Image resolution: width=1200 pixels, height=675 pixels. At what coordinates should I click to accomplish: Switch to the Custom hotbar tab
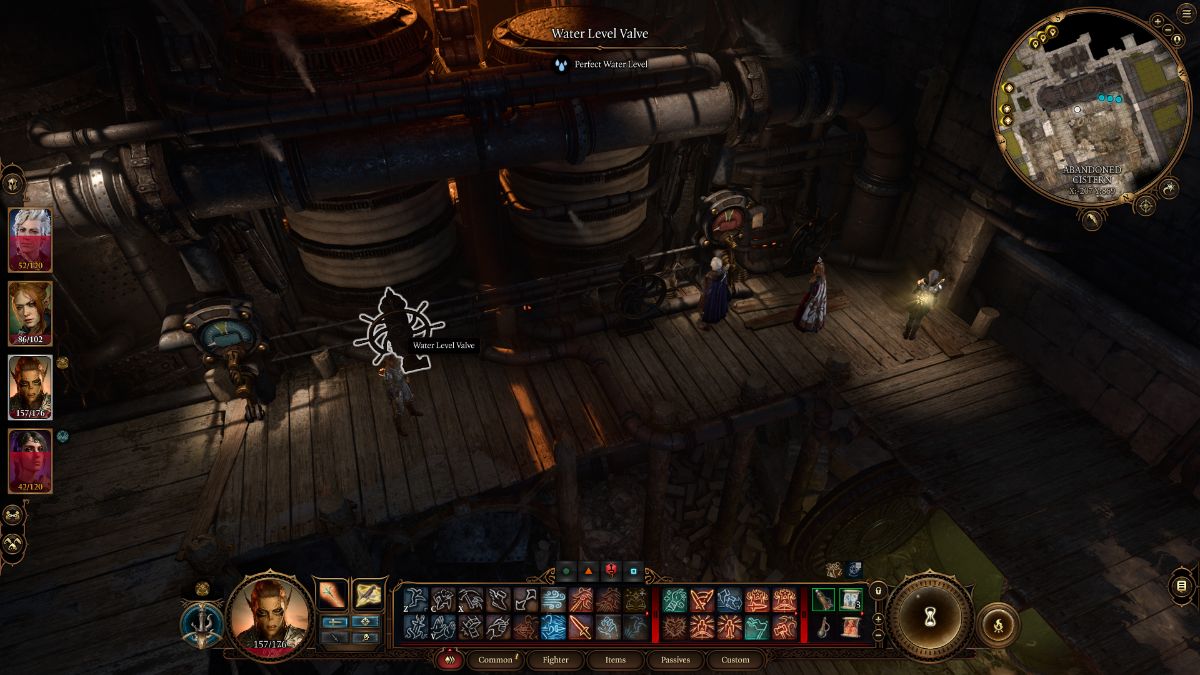coord(734,660)
